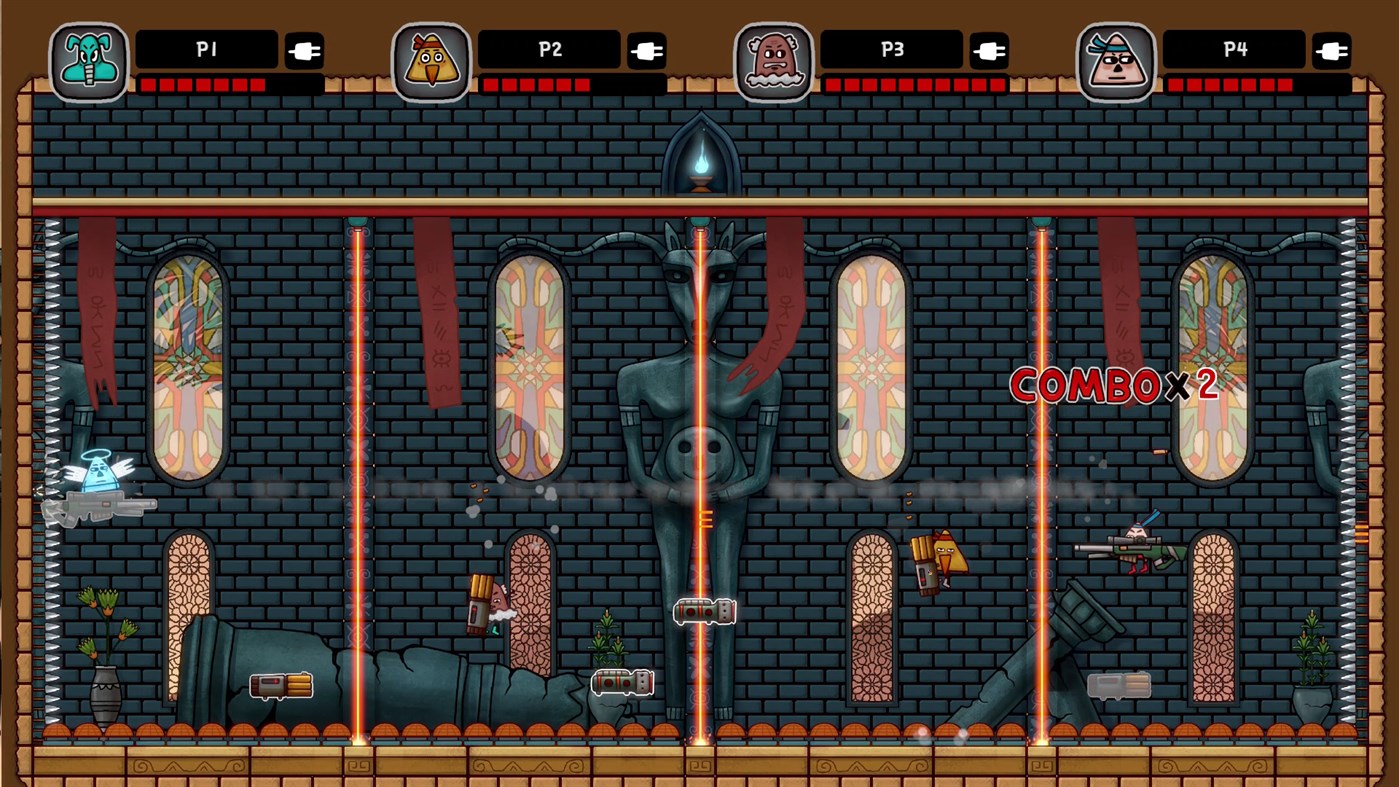Click the plug connection icon beside P3
The height and width of the screenshot is (787, 1399).
coord(990,49)
